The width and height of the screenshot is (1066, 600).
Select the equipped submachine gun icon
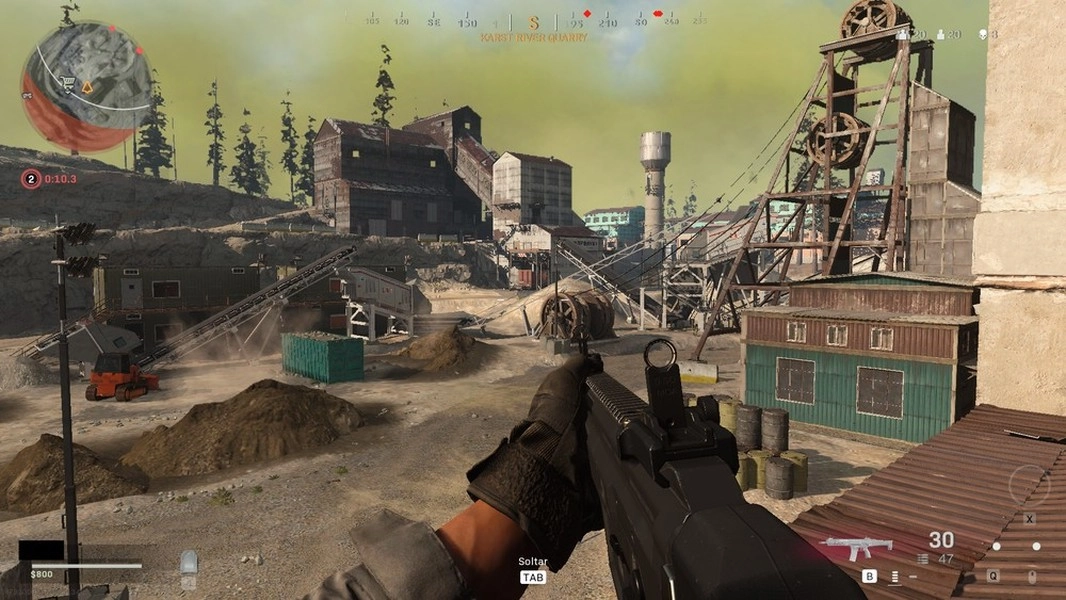[855, 547]
